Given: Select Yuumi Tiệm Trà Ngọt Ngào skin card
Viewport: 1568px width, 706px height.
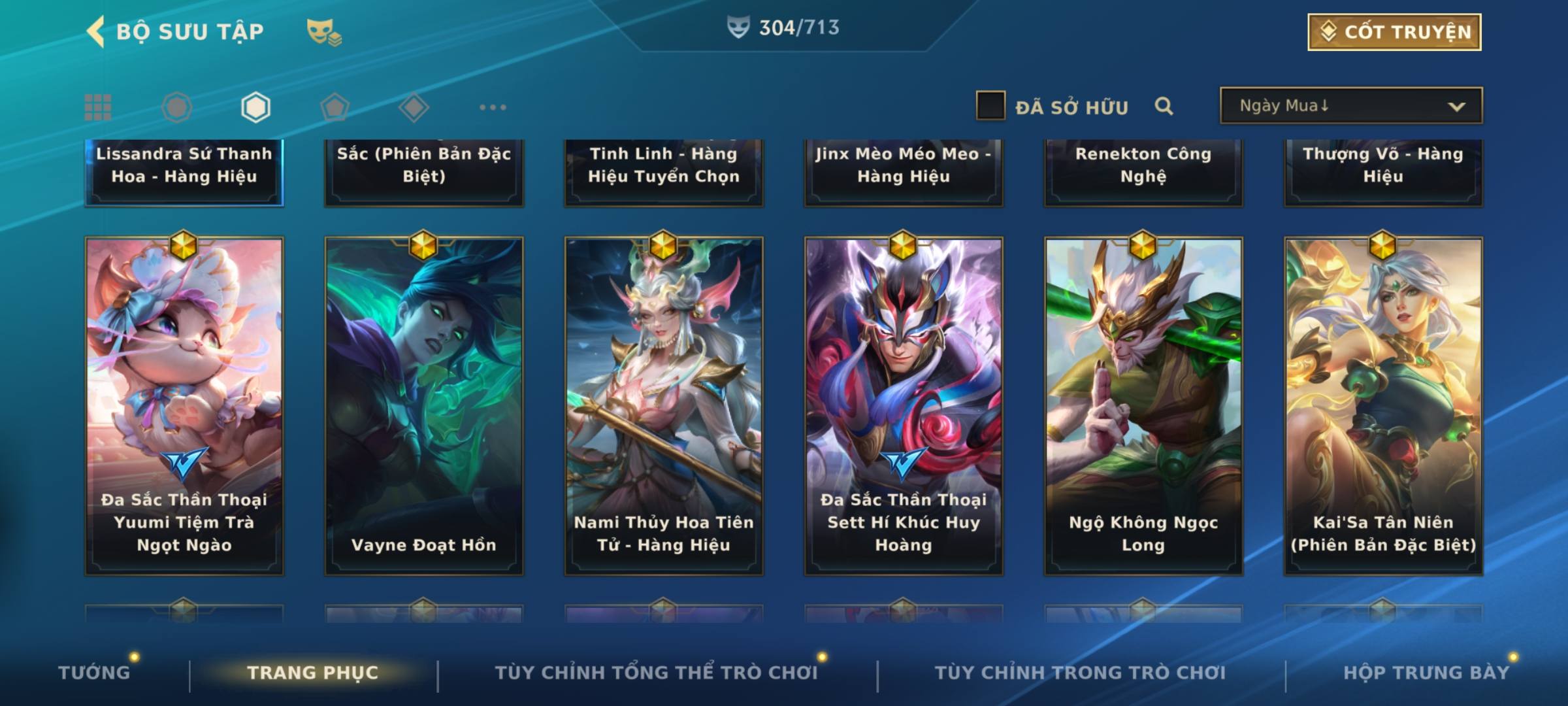Looking at the screenshot, I should tap(184, 405).
